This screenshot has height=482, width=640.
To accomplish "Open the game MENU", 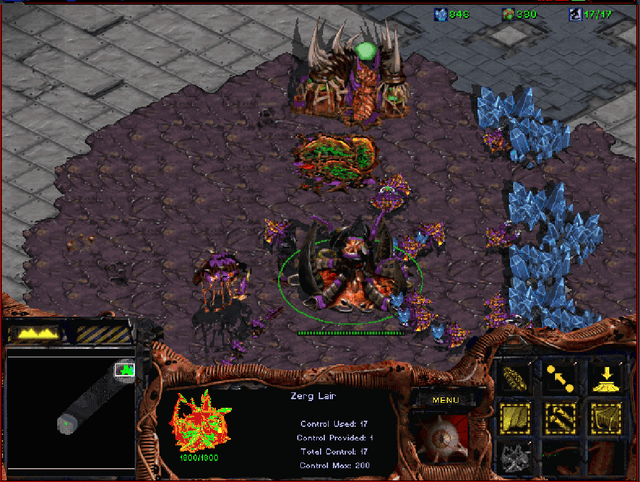I will (x=445, y=400).
